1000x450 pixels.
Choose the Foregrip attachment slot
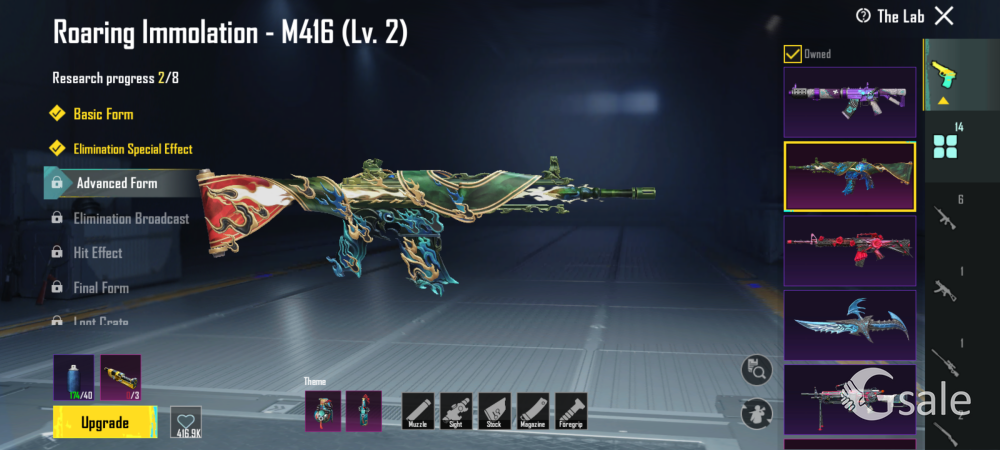[x=571, y=411]
